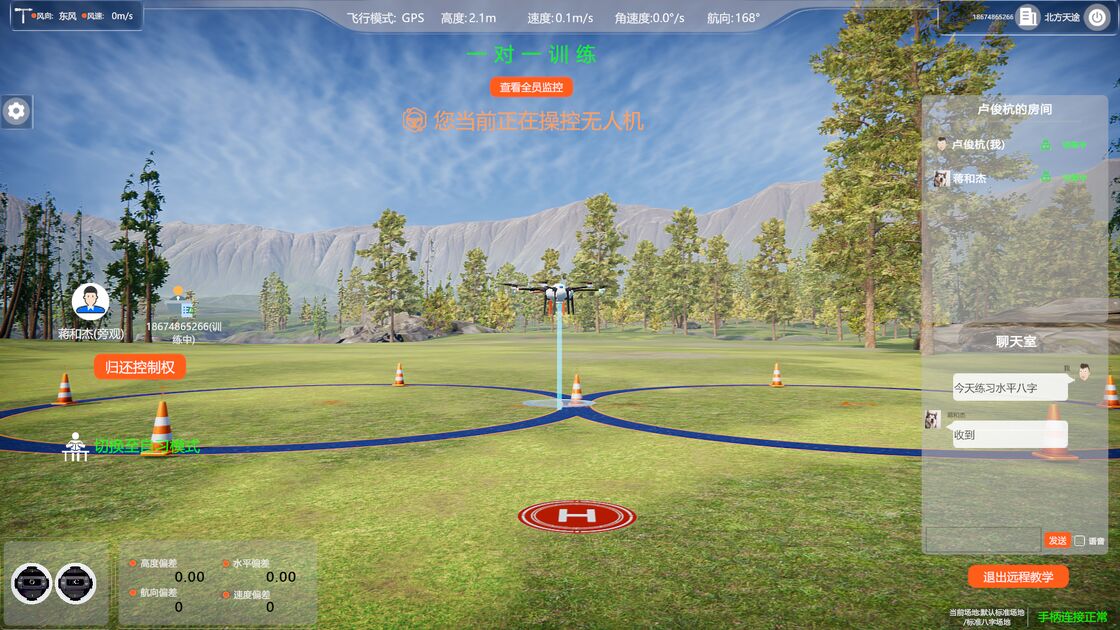This screenshot has height=630, width=1120.
Task: Click the 今天练习水平八字 chat message
Action: pyautogui.click(x=1009, y=388)
